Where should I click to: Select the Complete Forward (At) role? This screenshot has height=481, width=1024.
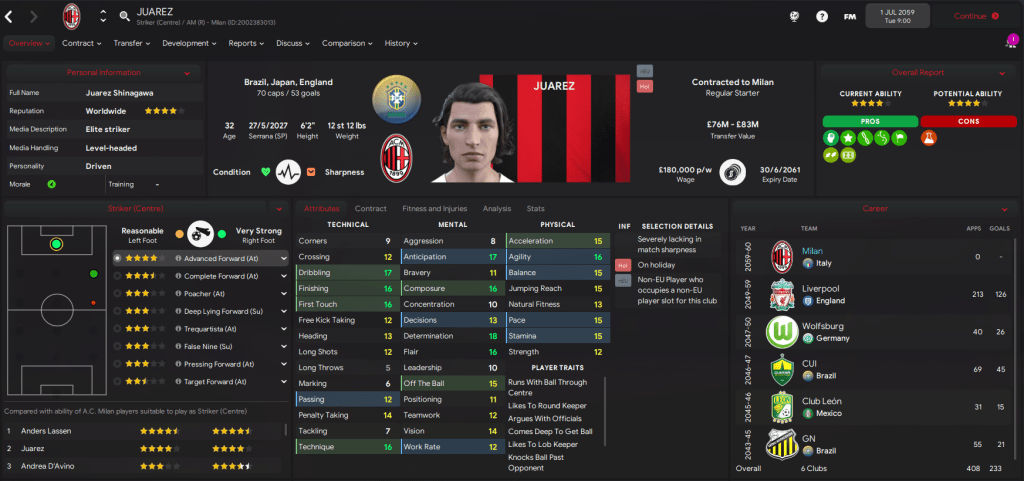click(x=219, y=275)
